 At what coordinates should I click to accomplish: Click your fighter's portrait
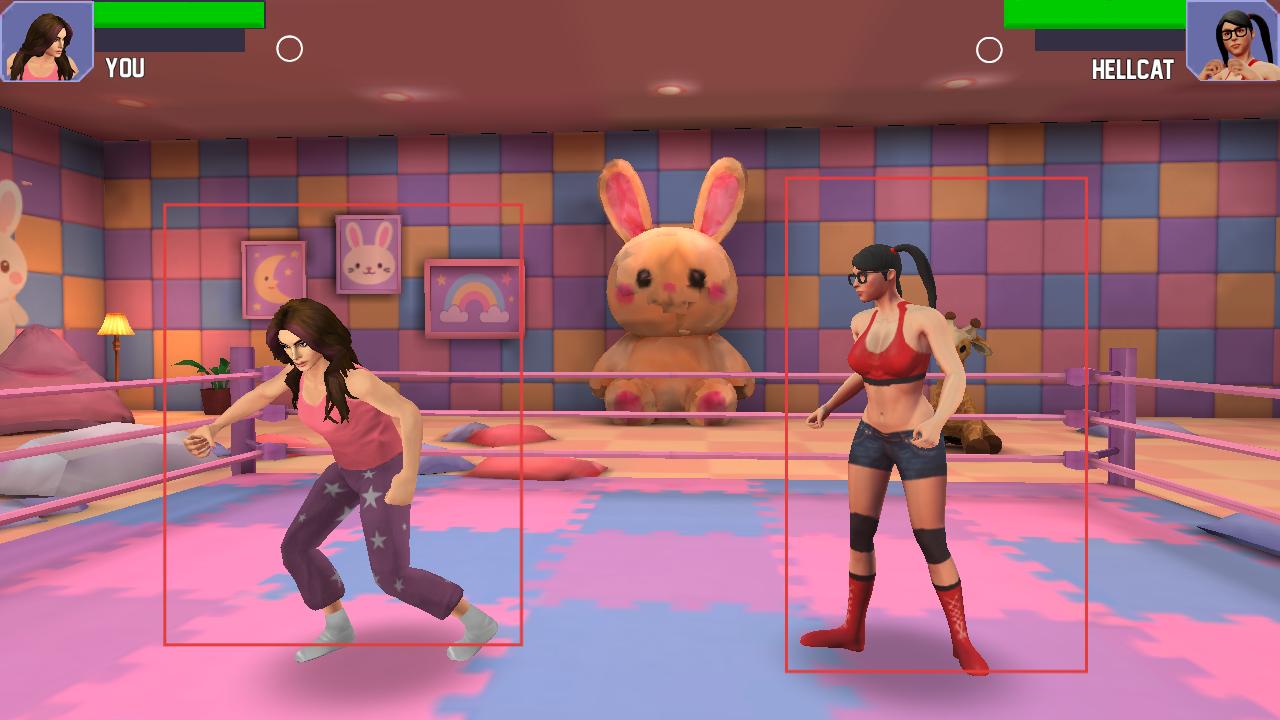47,41
